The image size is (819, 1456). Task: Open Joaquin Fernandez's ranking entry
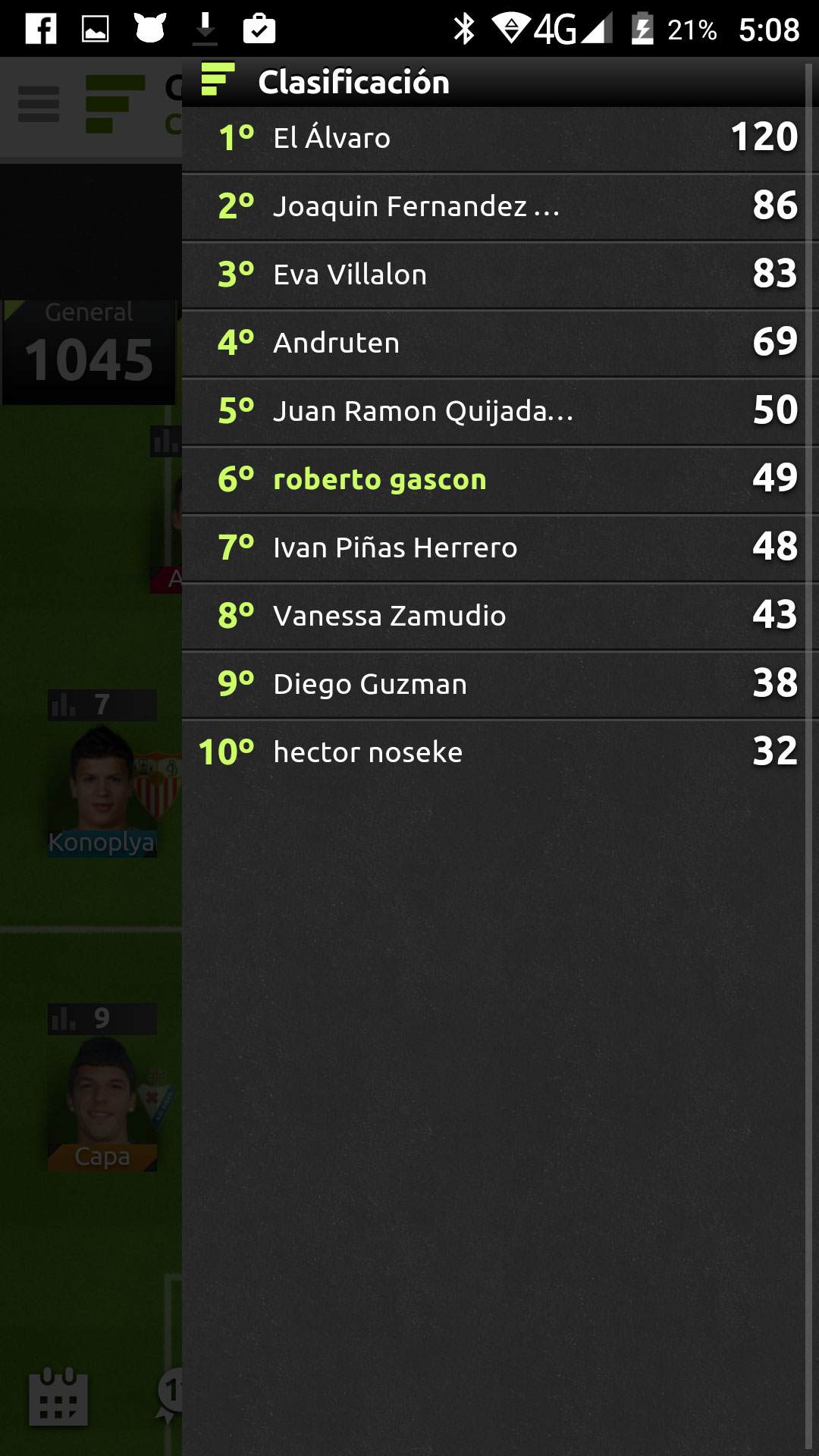tap(500, 206)
